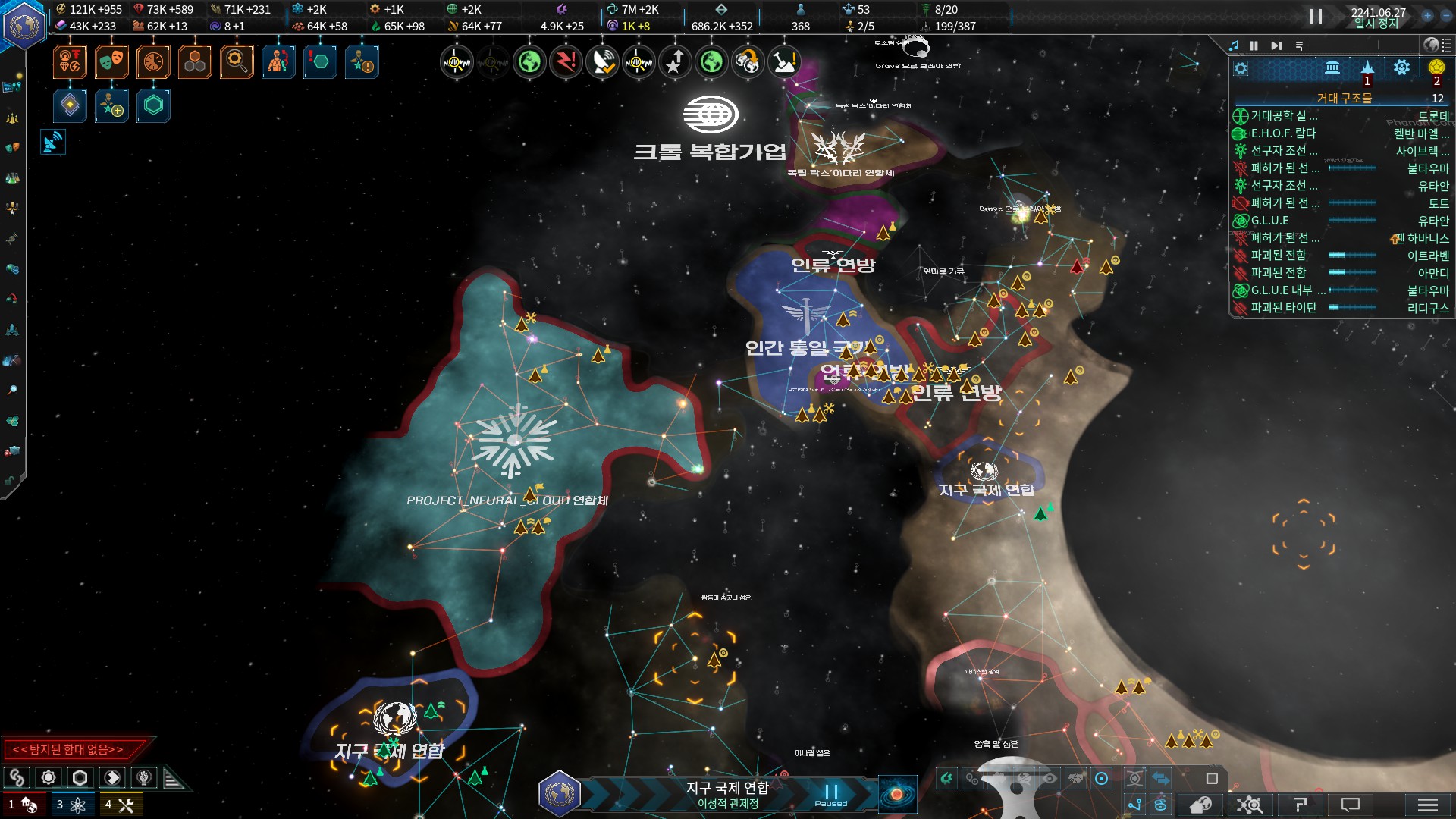Click the shovel and mountain notification

(784, 62)
